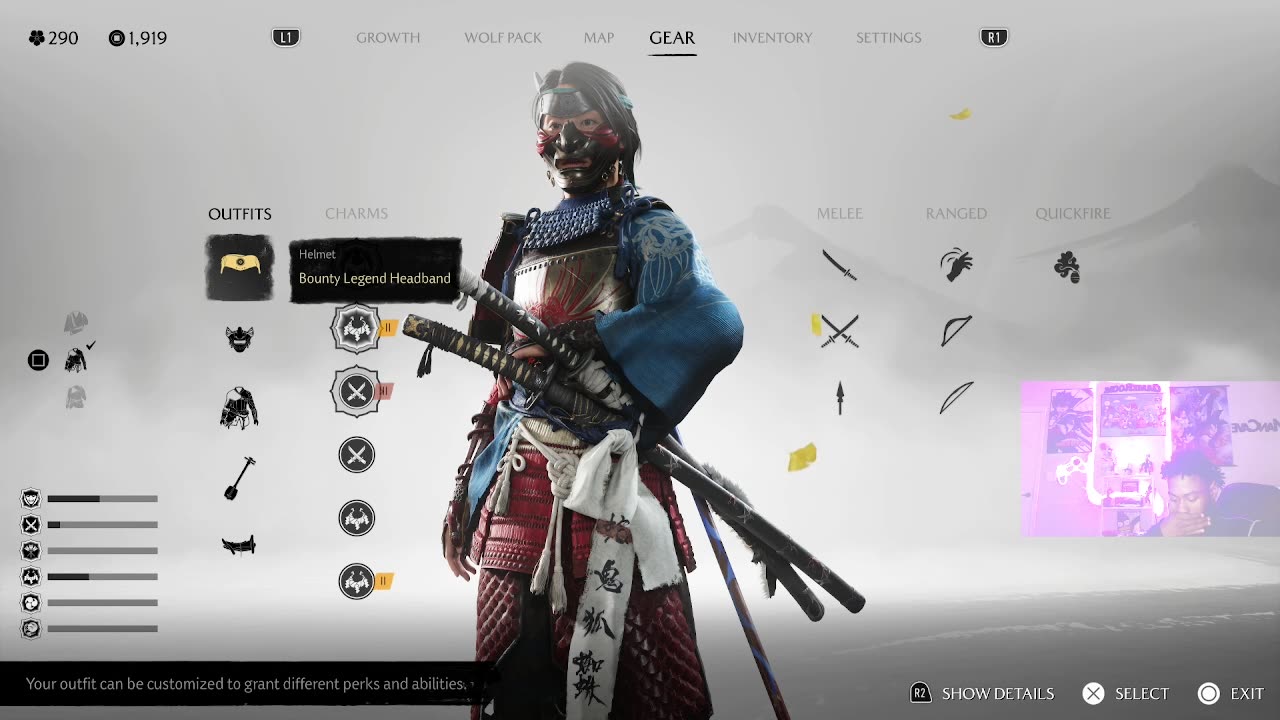Open the Growth tab
Screen dimensions: 1280x720
click(388, 38)
